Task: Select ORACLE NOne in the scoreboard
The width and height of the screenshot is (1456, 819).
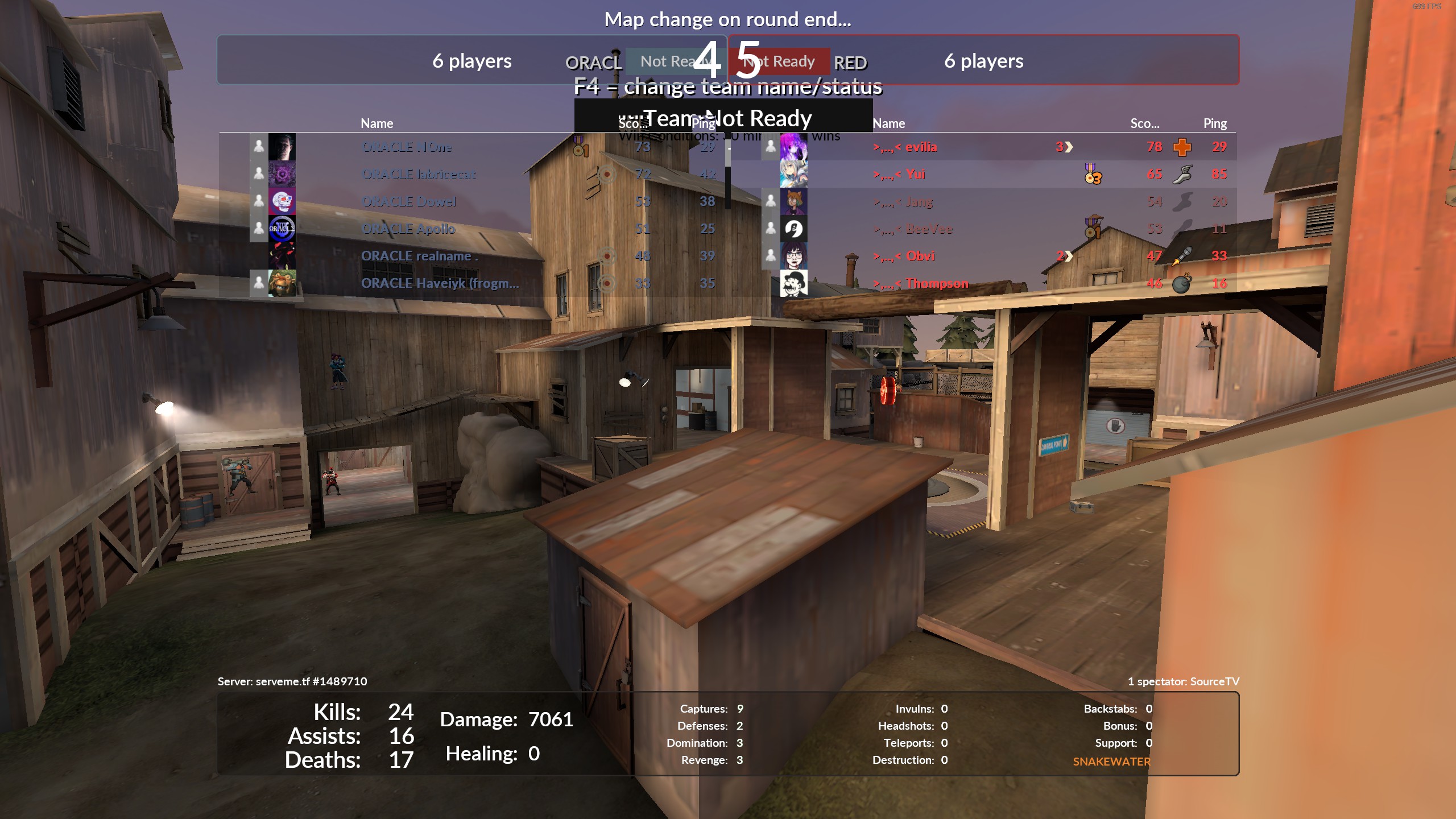Action: [407, 147]
